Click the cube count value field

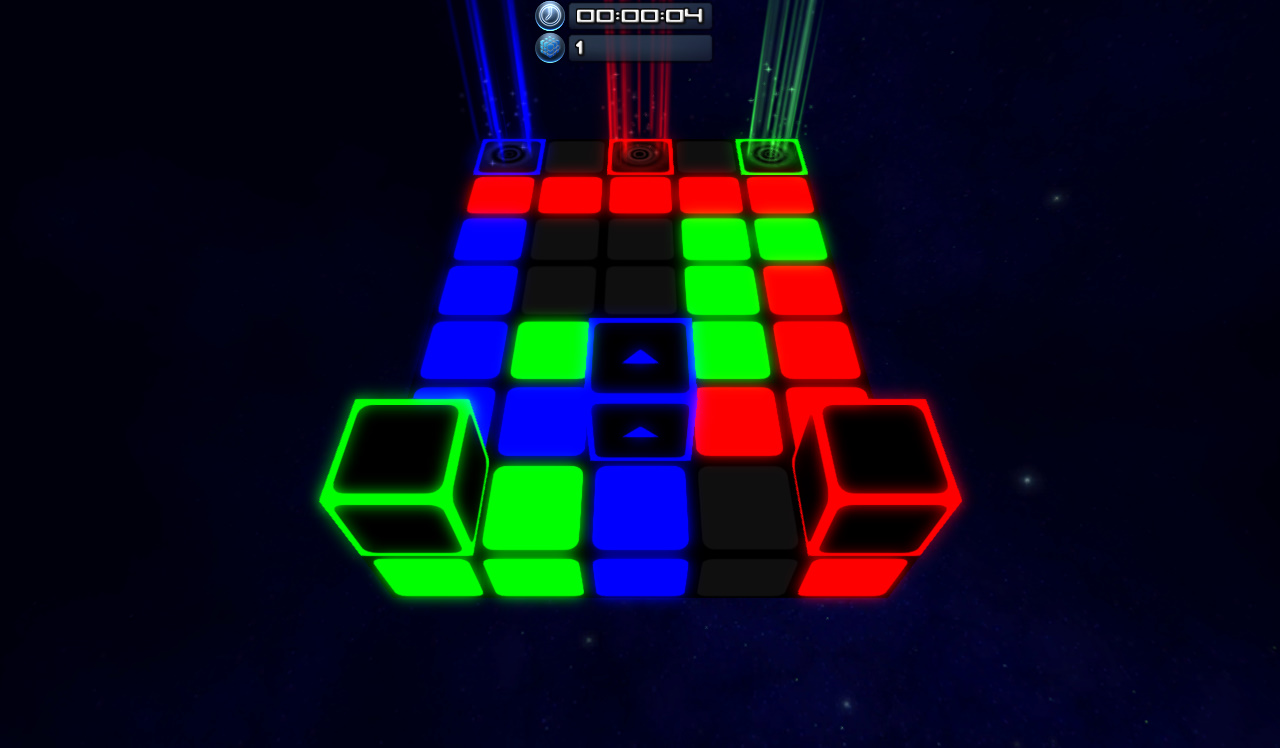(640, 47)
